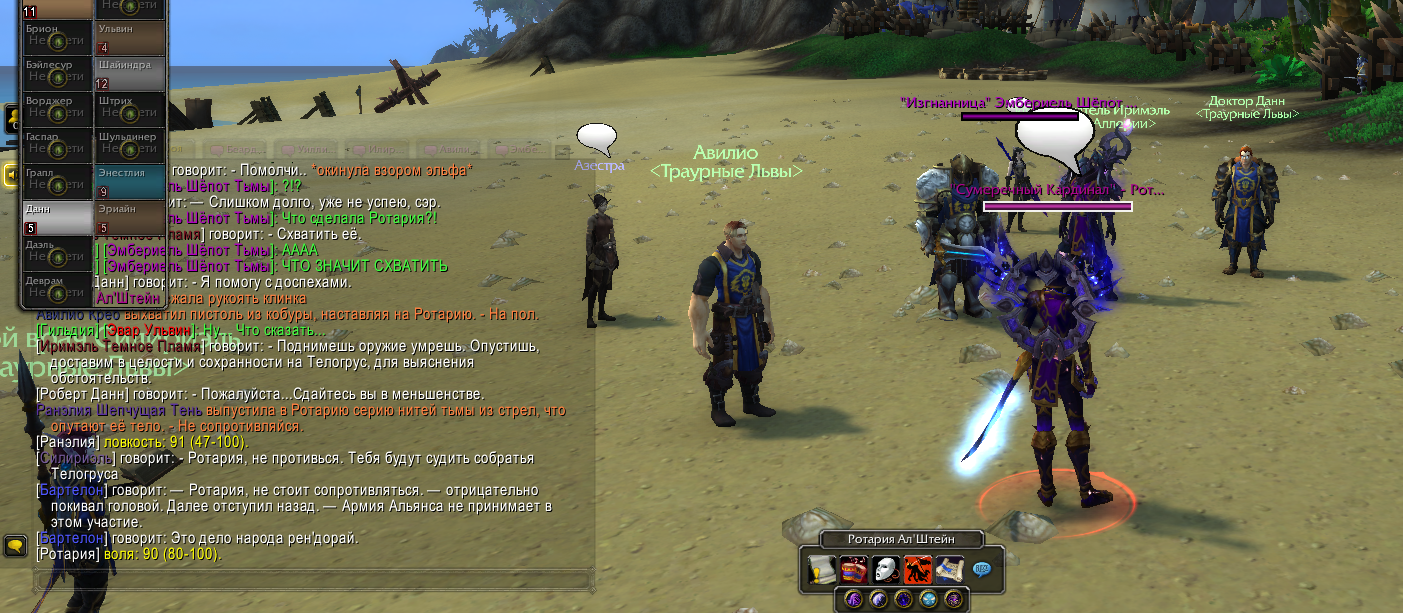Select Ульвин's raid frame
Image resolution: width=1403 pixels, height=613 pixels.
tap(130, 38)
